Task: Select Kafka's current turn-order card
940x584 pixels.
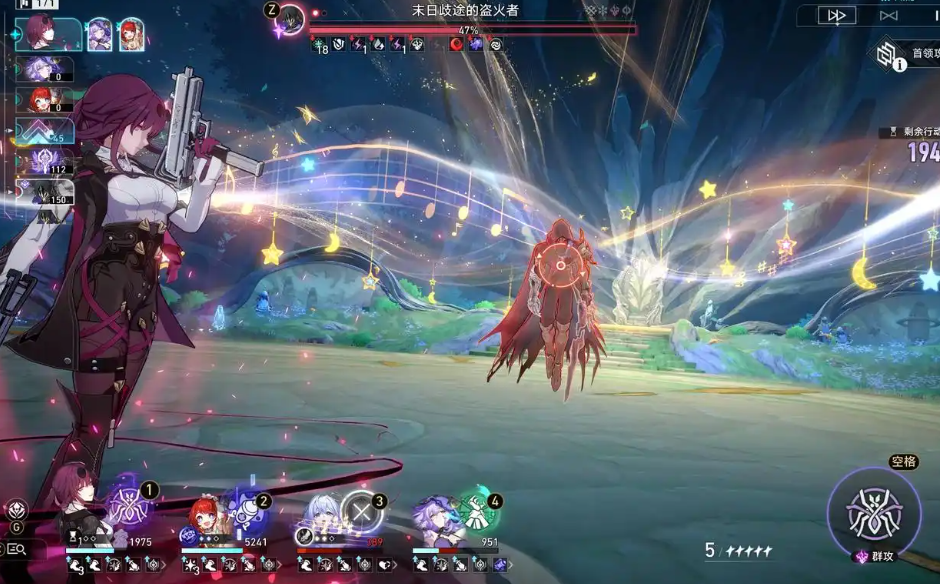Action: pyautogui.click(x=48, y=33)
